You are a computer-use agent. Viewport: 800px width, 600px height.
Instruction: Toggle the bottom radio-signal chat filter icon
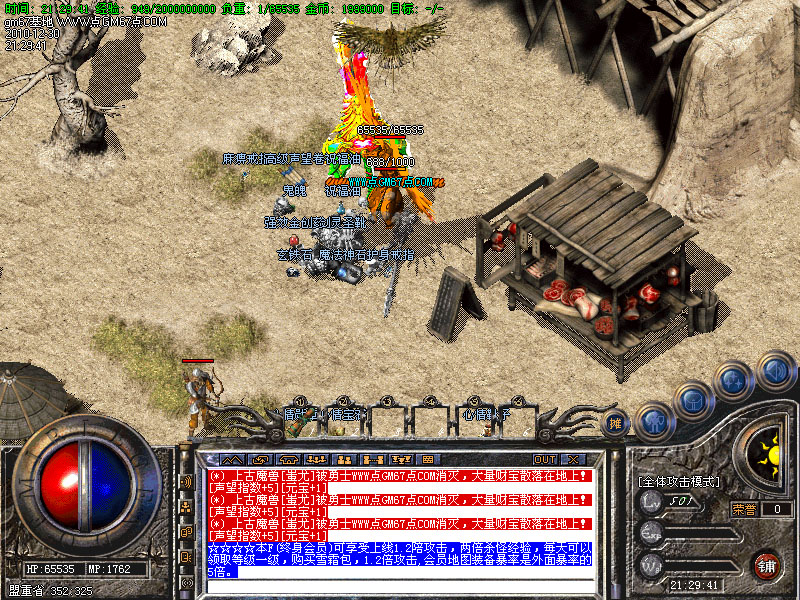[x=186, y=582]
